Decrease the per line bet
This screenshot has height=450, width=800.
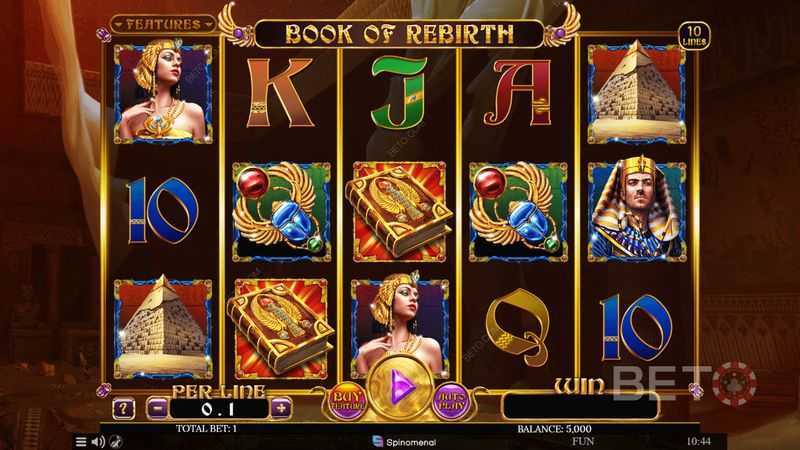[x=156, y=408]
